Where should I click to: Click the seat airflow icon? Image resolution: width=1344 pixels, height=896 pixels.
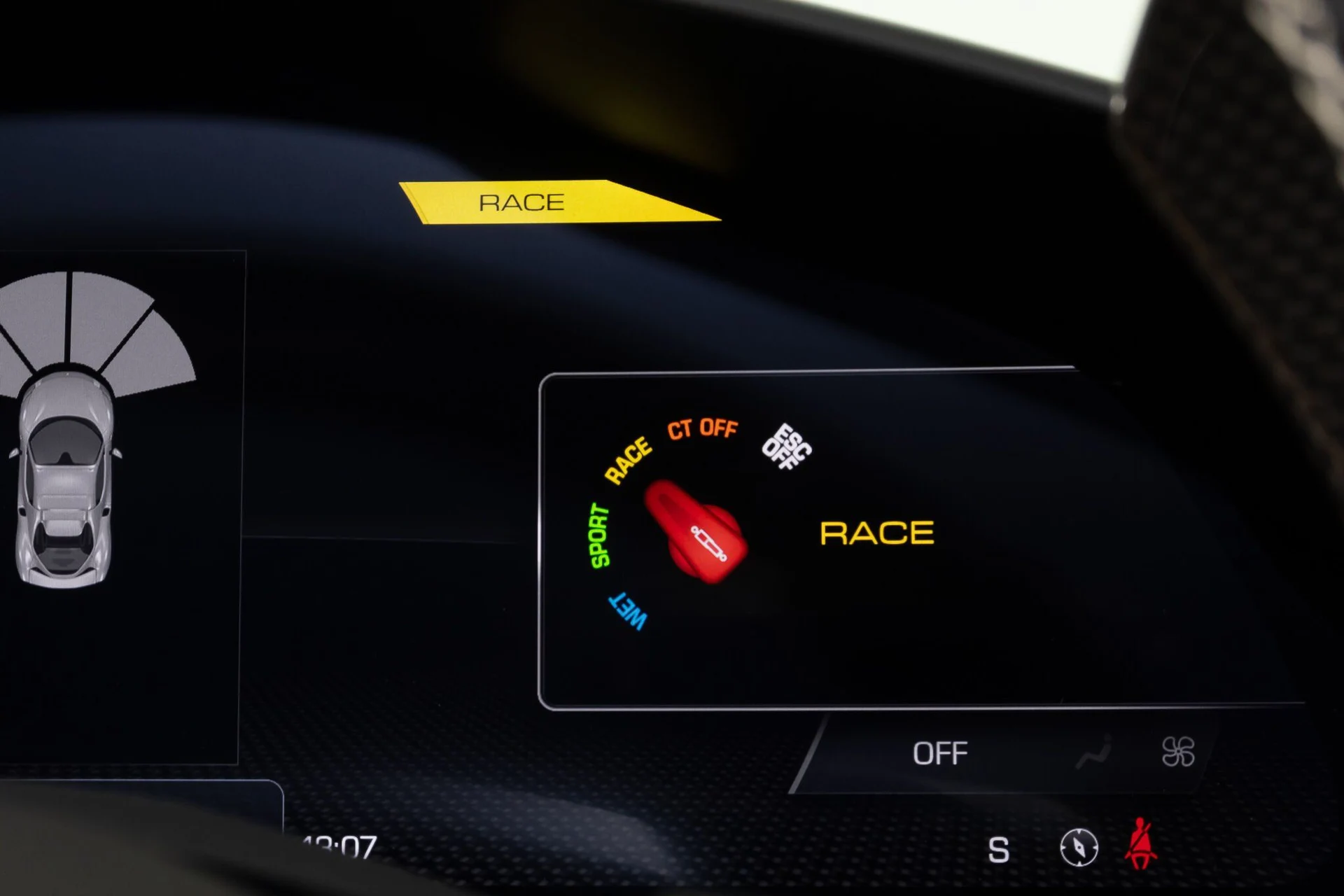(1093, 753)
